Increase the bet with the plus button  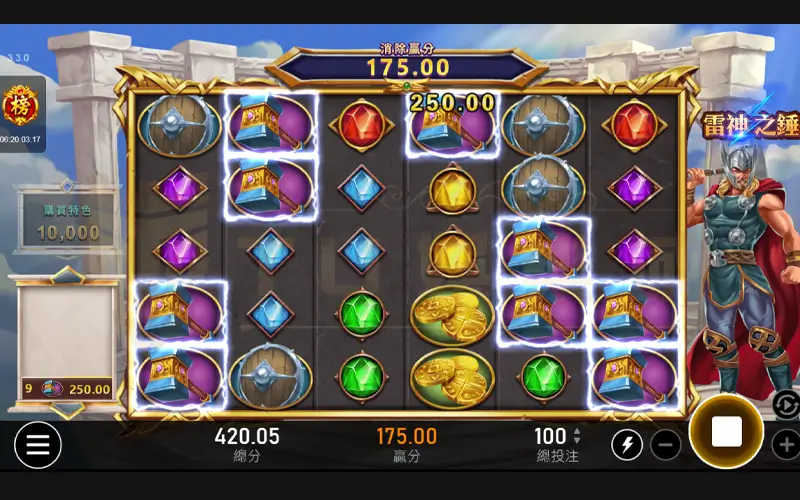pos(787,444)
